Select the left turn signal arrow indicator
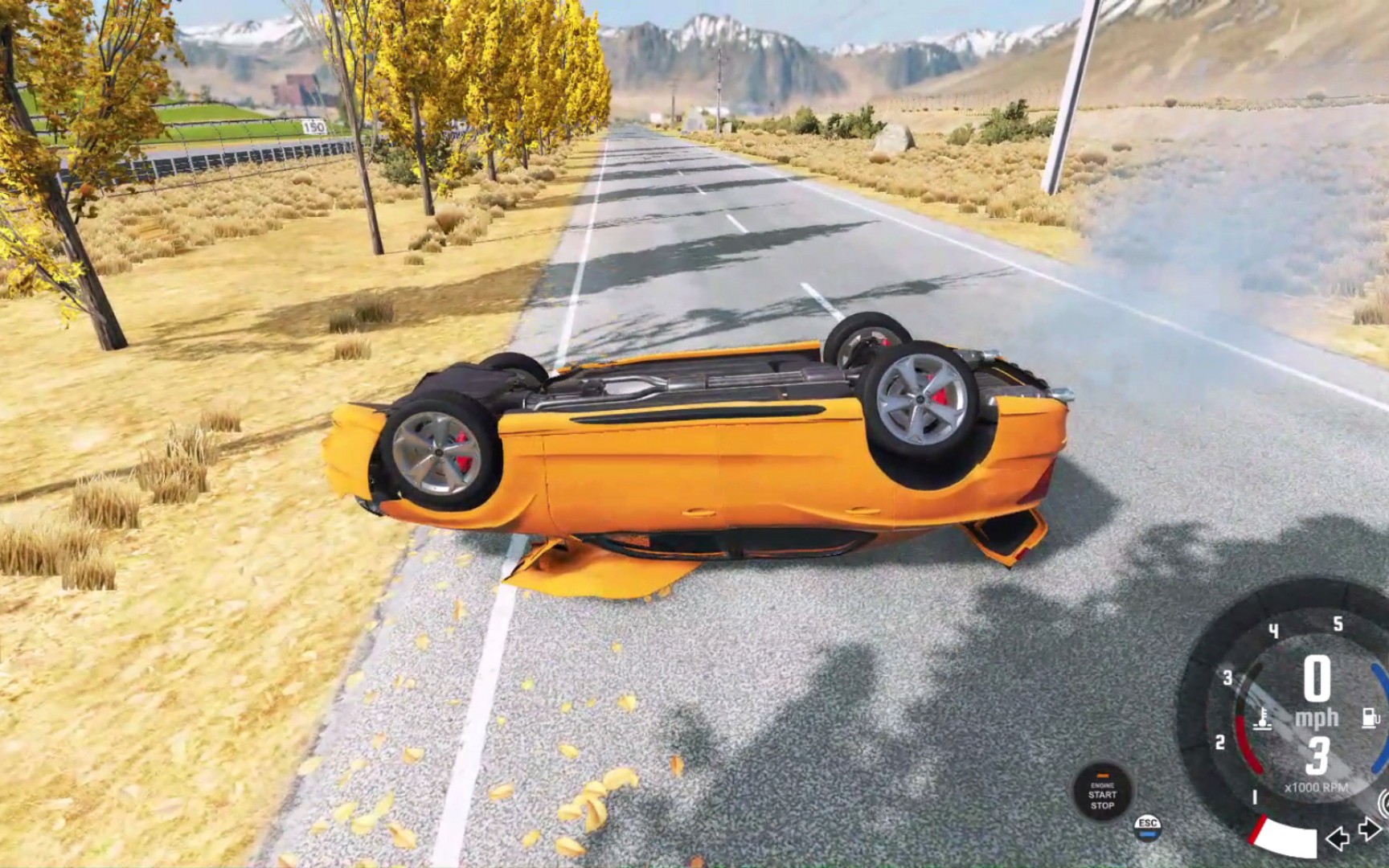This screenshot has width=1389, height=868. (1337, 838)
